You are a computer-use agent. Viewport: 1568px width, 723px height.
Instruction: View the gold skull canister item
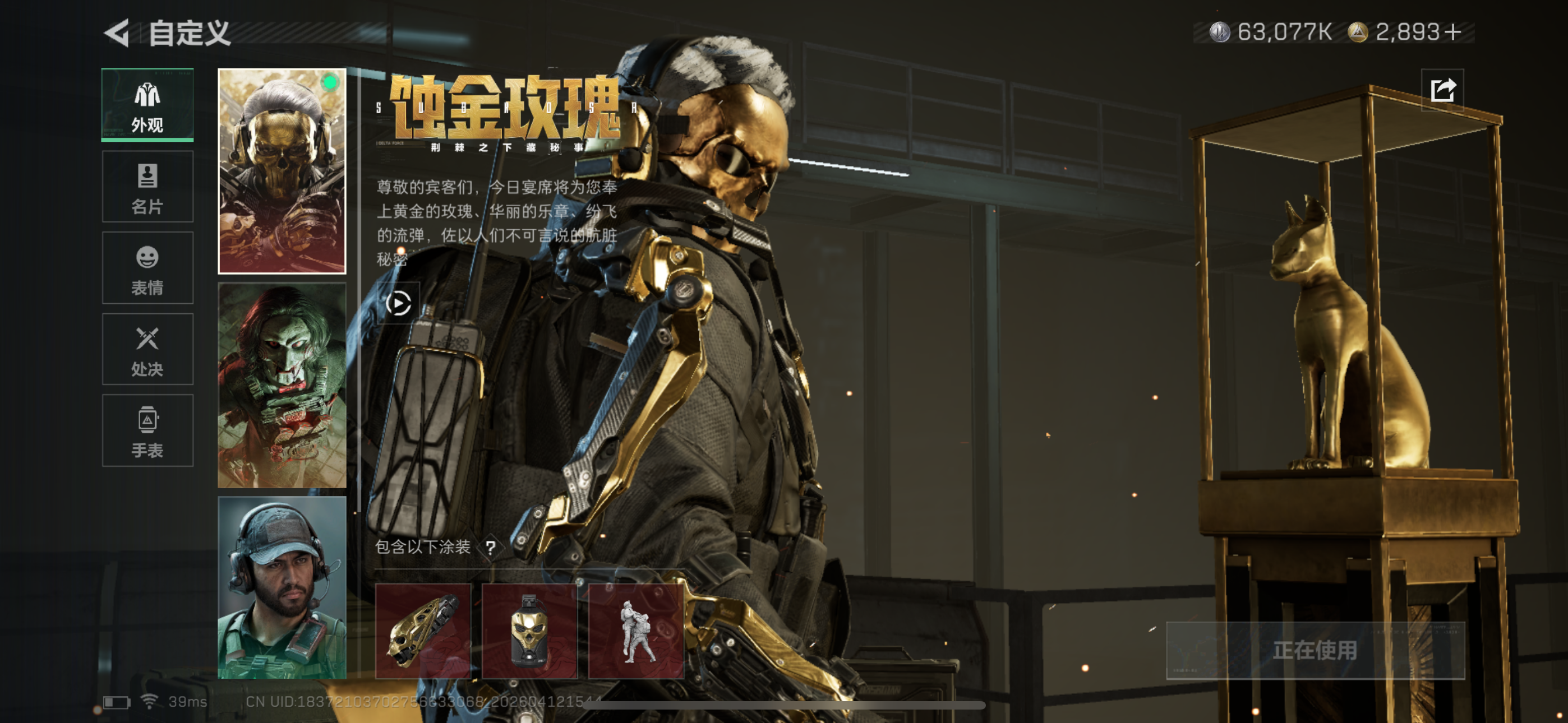click(529, 631)
